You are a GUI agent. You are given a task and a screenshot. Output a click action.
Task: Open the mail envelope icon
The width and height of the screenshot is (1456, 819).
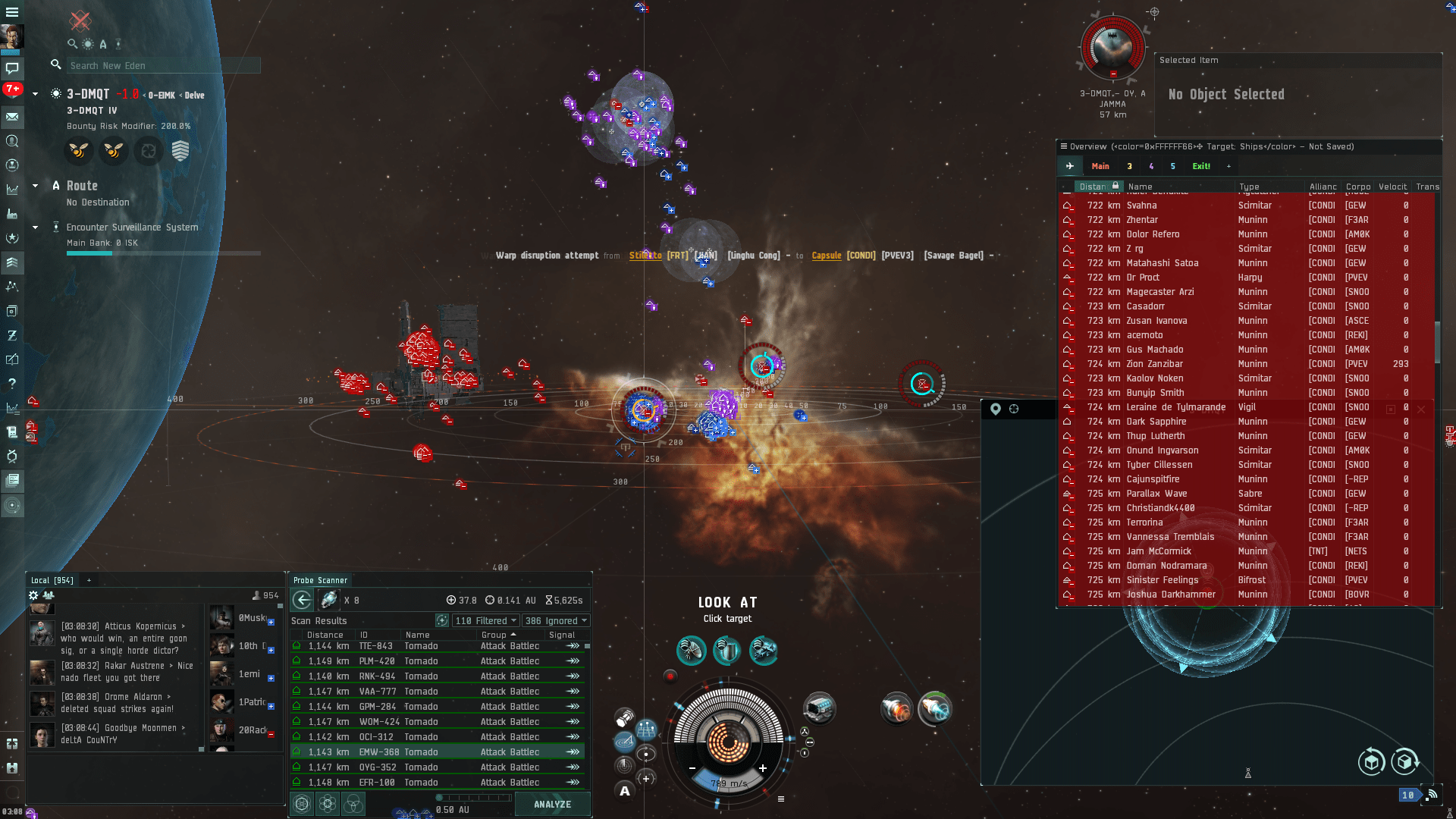[12, 117]
